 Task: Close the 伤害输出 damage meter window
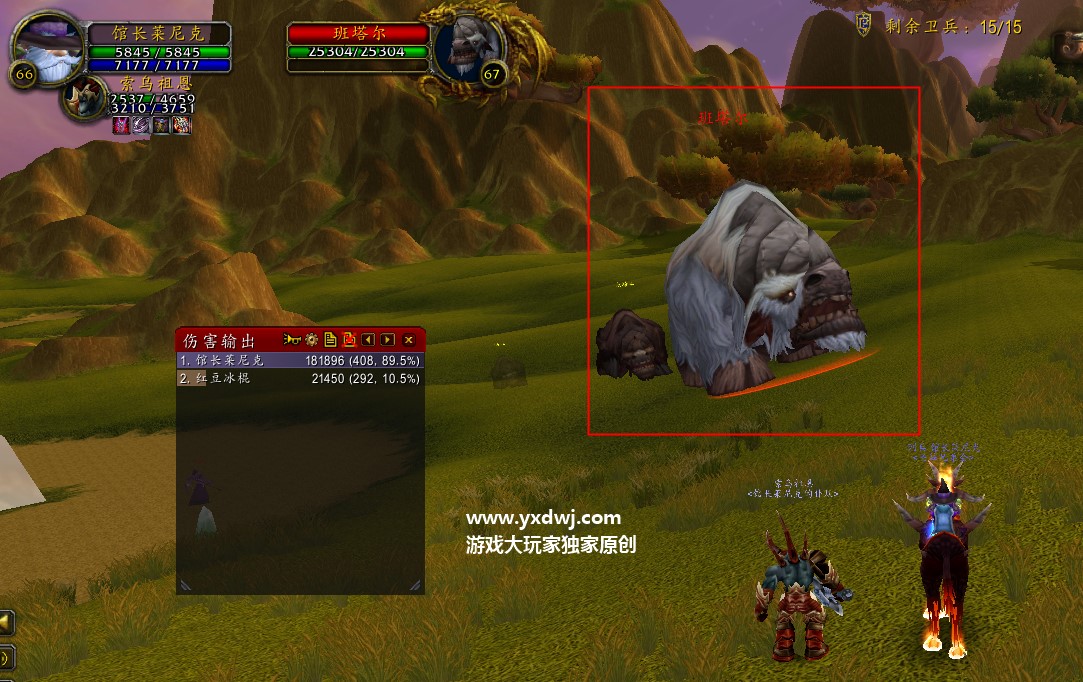click(x=408, y=340)
